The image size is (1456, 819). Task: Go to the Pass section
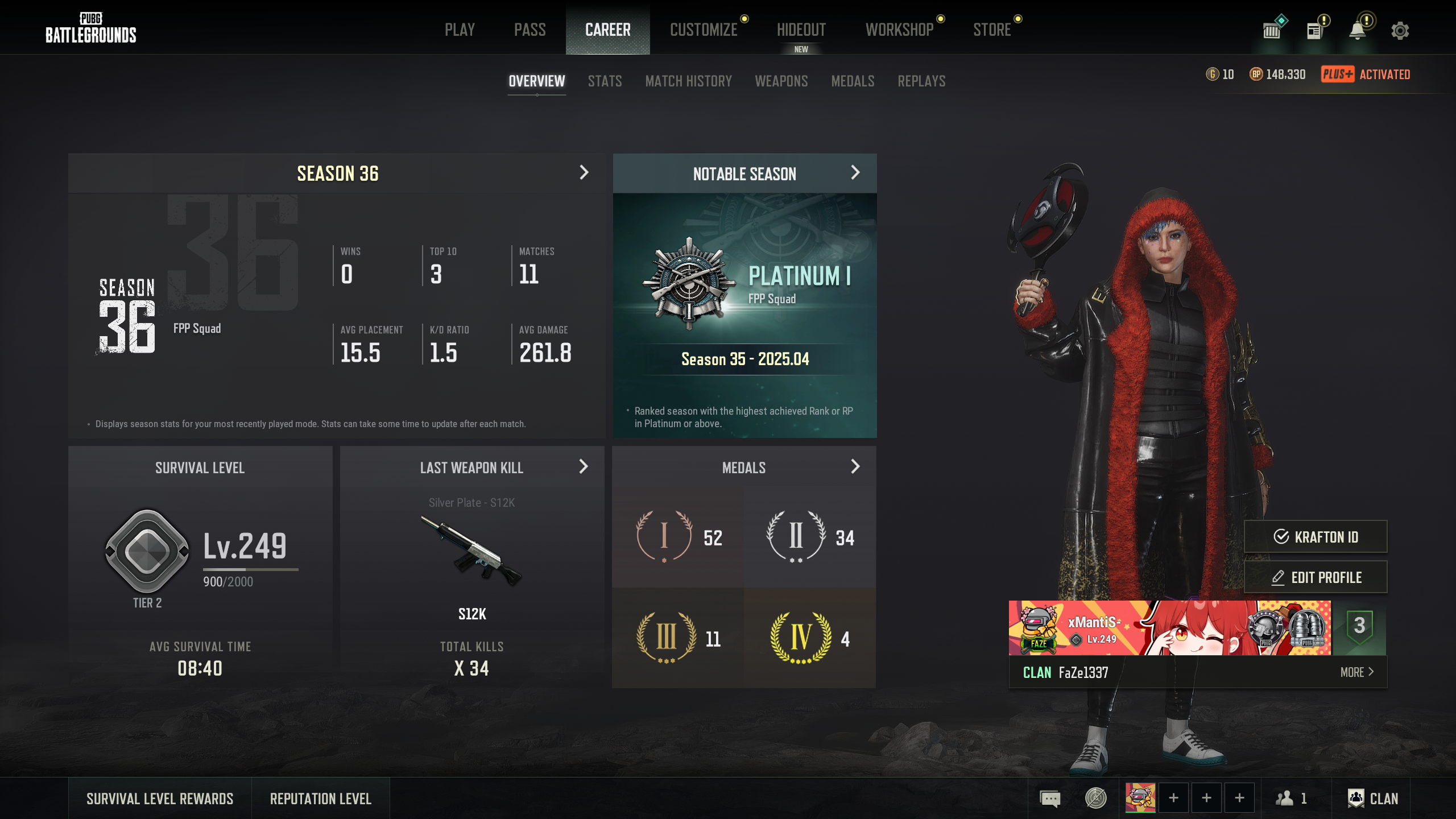point(530,30)
